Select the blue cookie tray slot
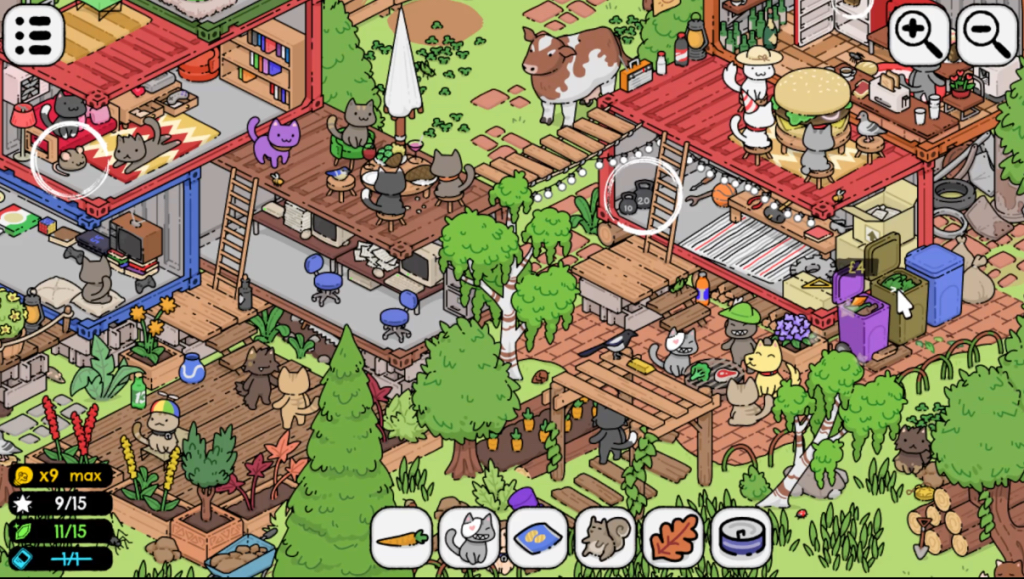This screenshot has width=1024, height=579. pyautogui.click(x=537, y=537)
